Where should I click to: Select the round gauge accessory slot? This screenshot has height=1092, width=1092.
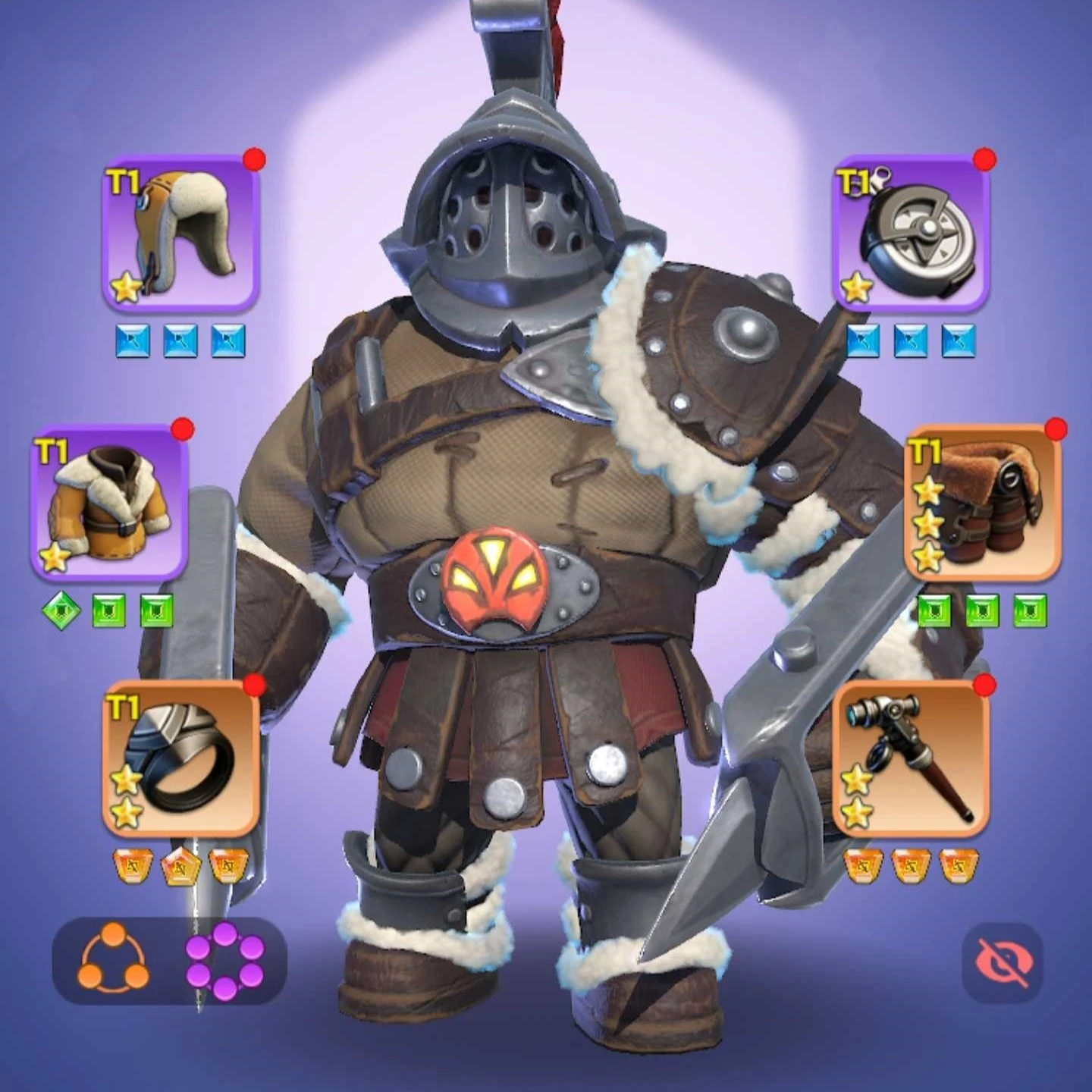point(911,234)
